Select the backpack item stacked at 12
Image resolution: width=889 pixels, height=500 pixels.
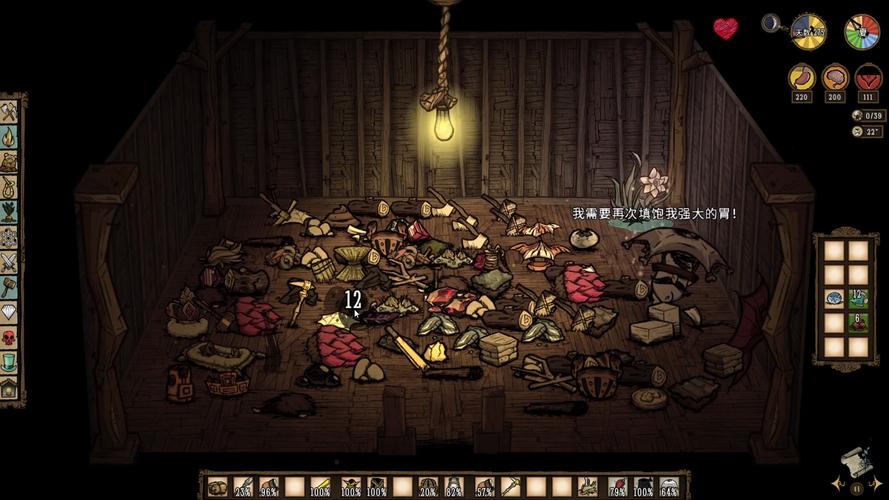pyautogui.click(x=857, y=298)
